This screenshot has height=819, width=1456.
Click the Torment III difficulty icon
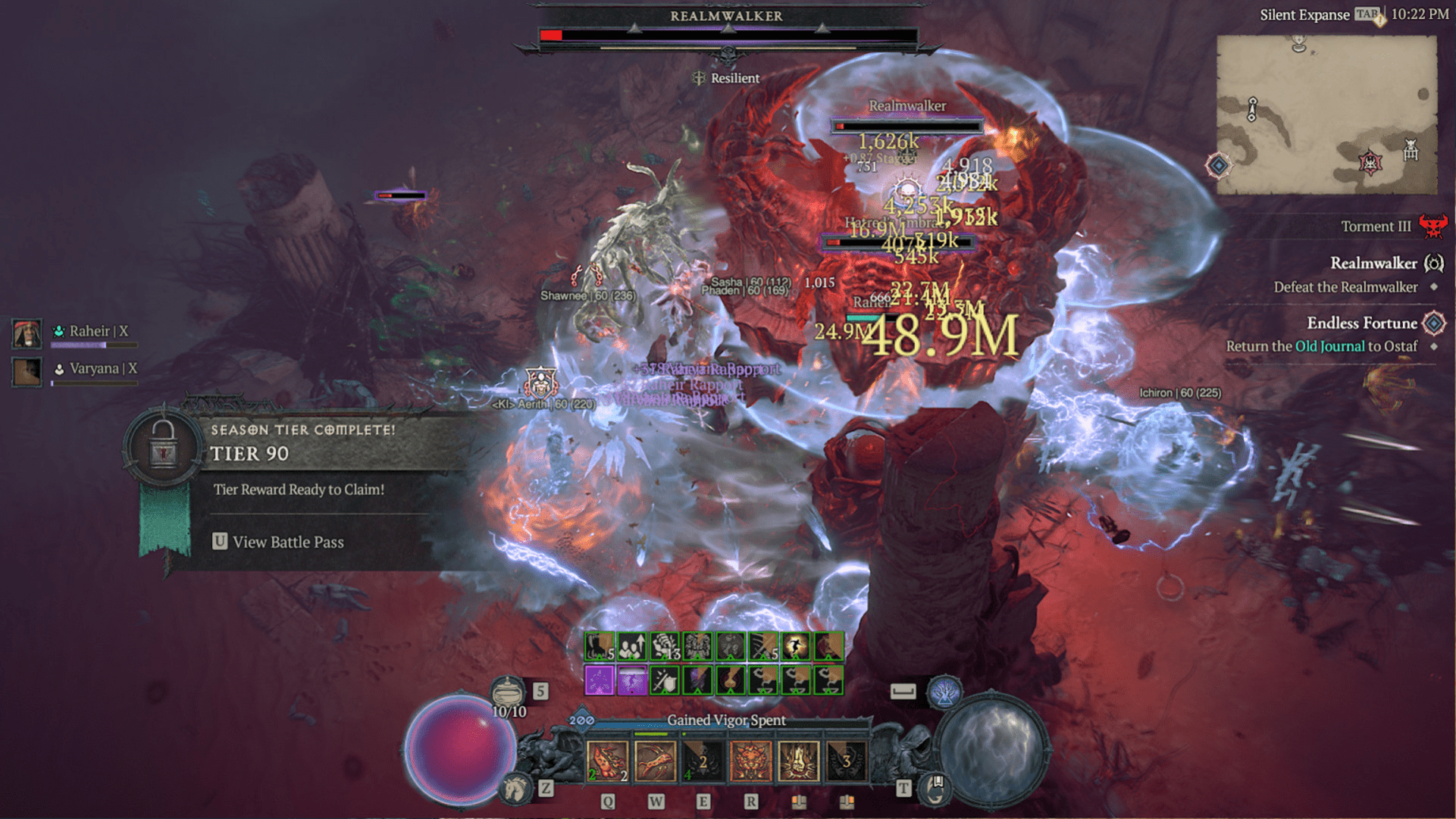click(x=1433, y=226)
